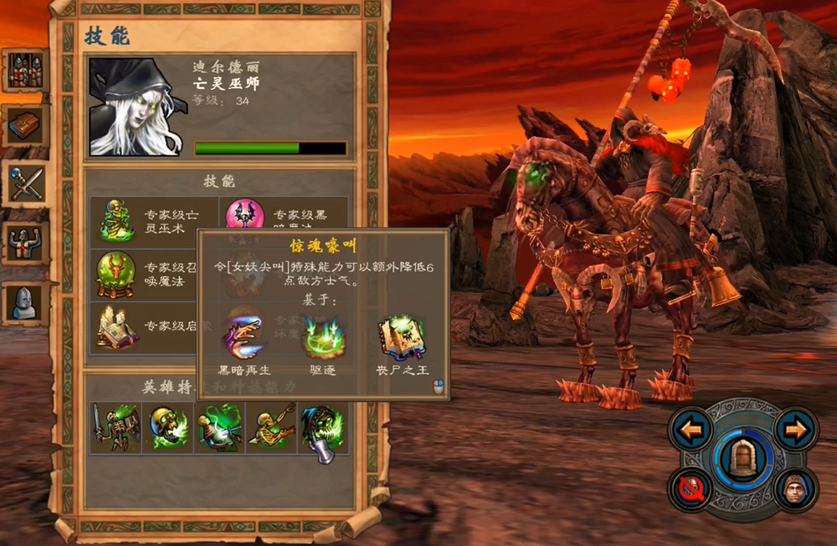Exit the hero screen via door button
Image resolution: width=837 pixels, height=546 pixels.
742,458
